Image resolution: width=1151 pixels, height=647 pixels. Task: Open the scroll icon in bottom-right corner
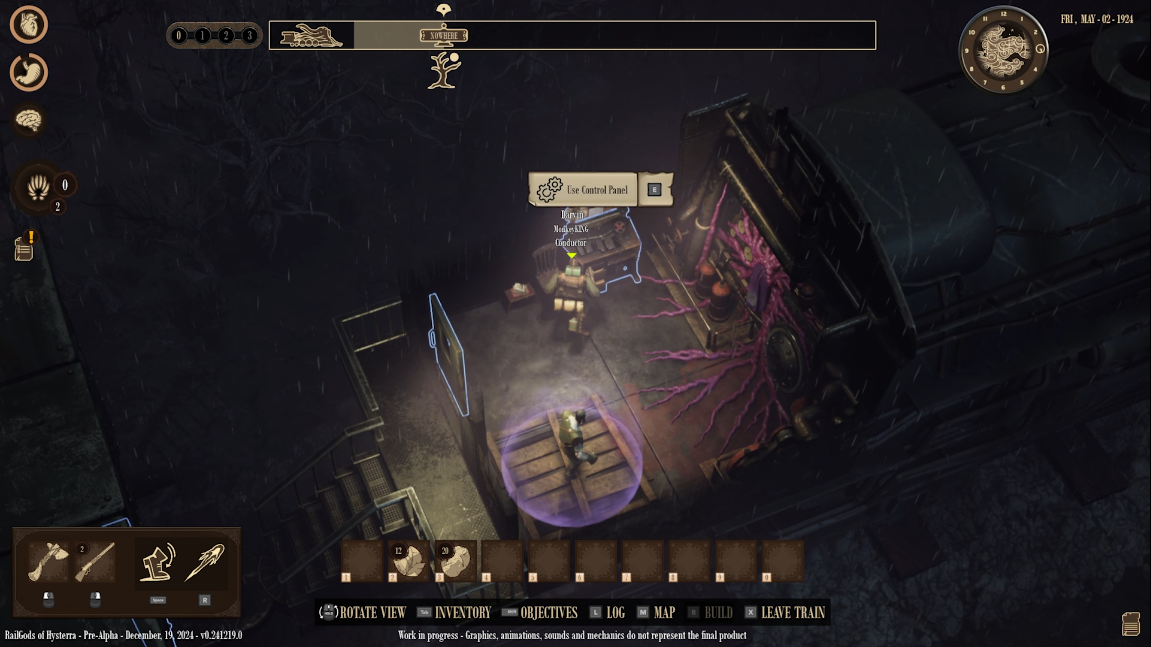coord(1131,624)
